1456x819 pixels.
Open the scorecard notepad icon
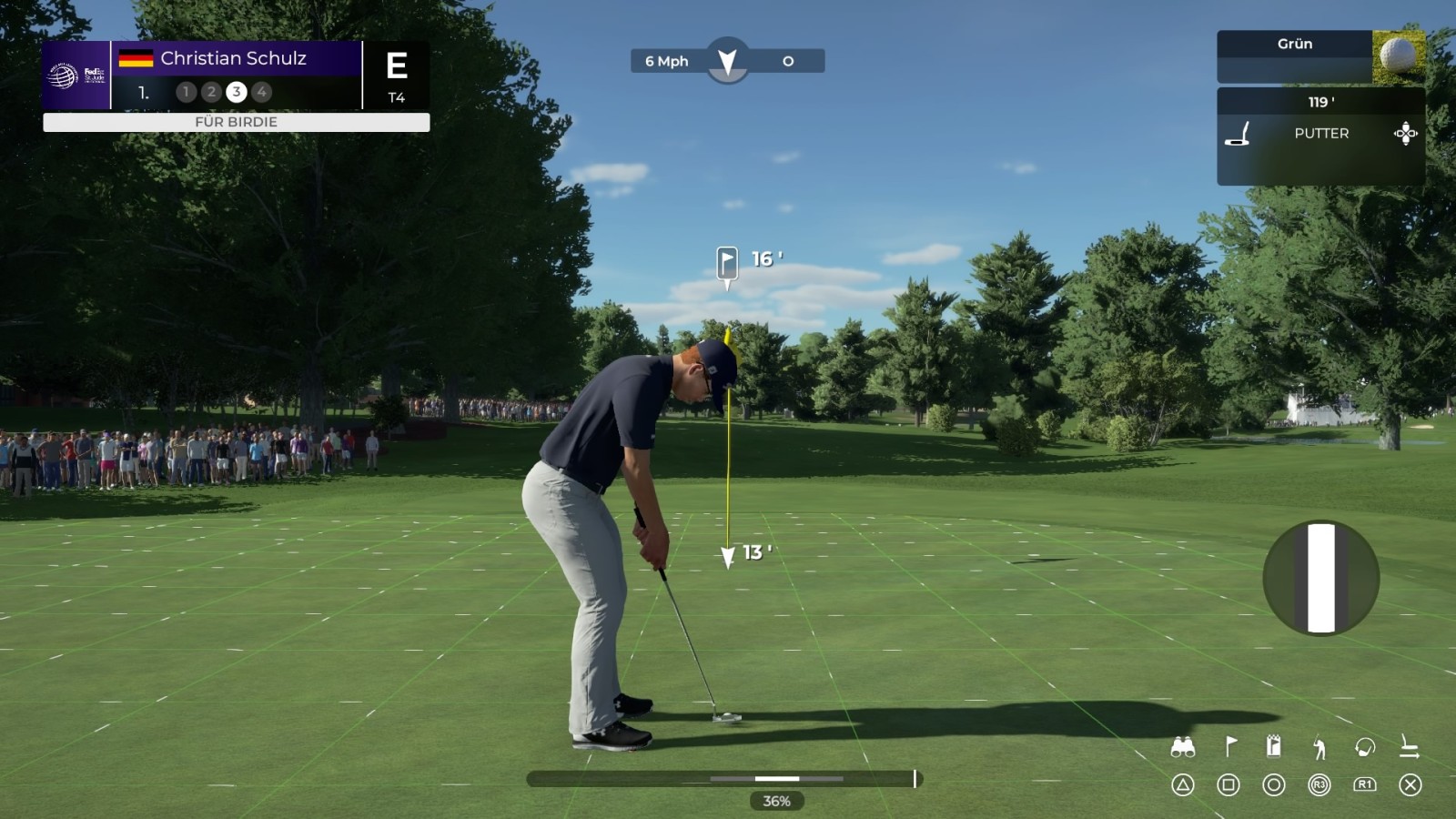pyautogui.click(x=1274, y=747)
